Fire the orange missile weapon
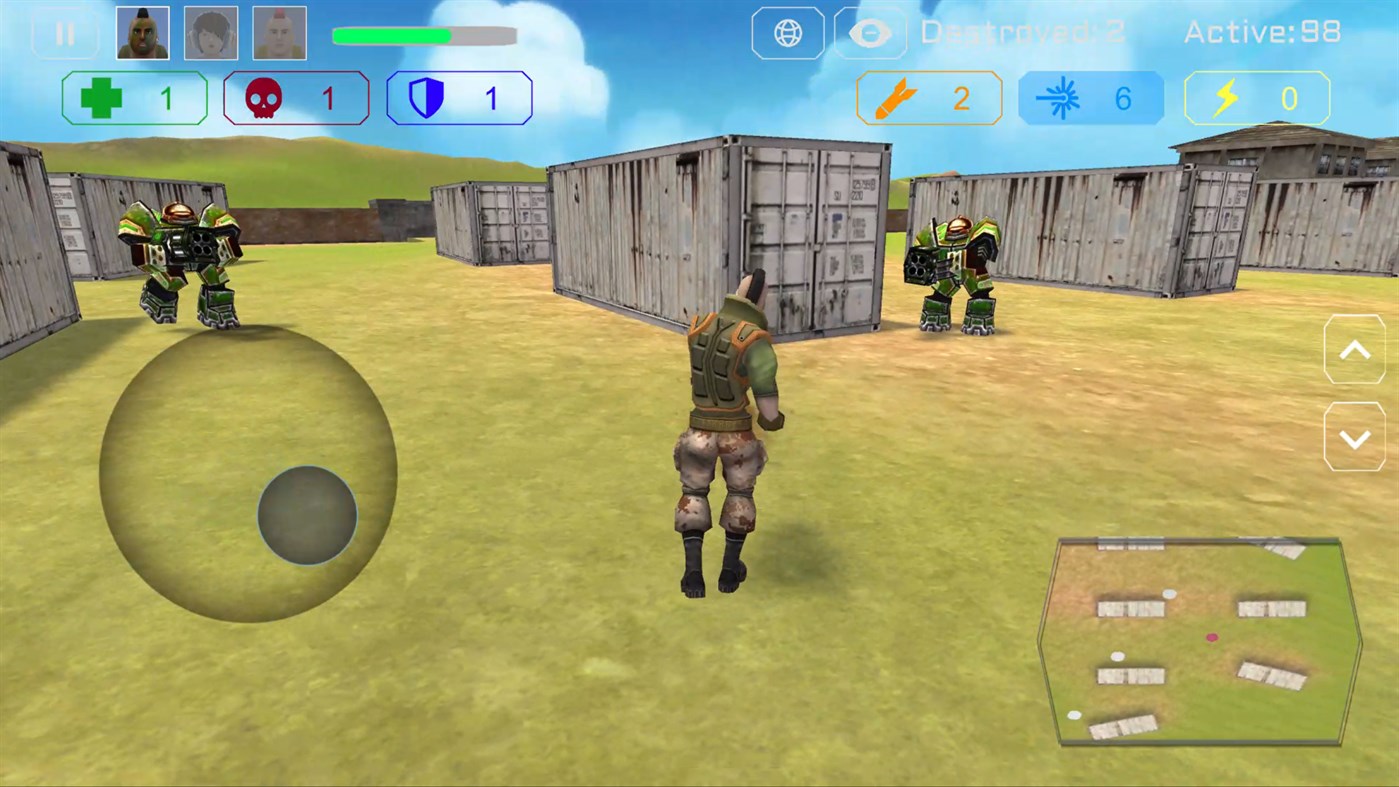 (928, 98)
